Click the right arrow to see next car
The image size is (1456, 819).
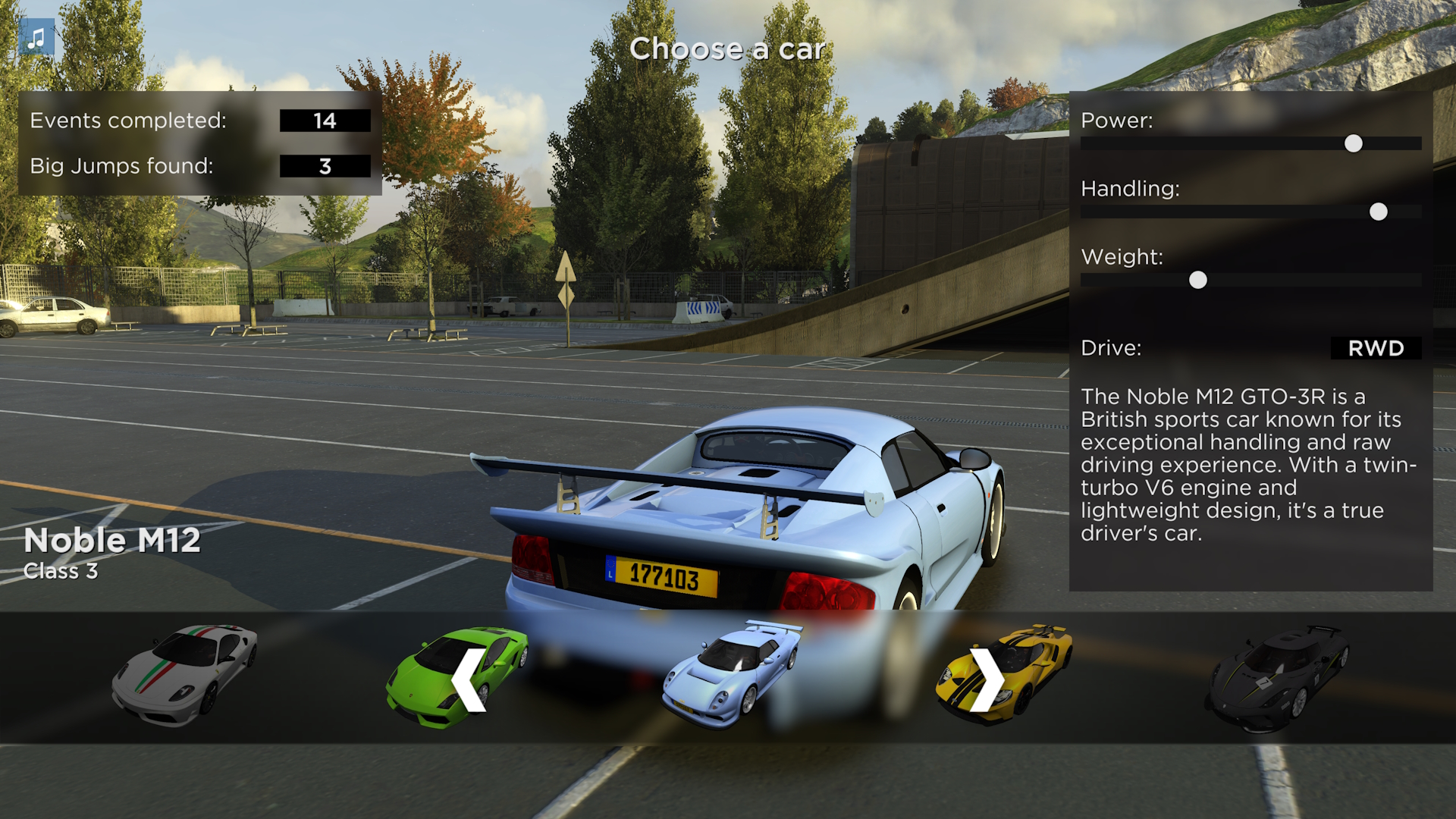pos(987,680)
